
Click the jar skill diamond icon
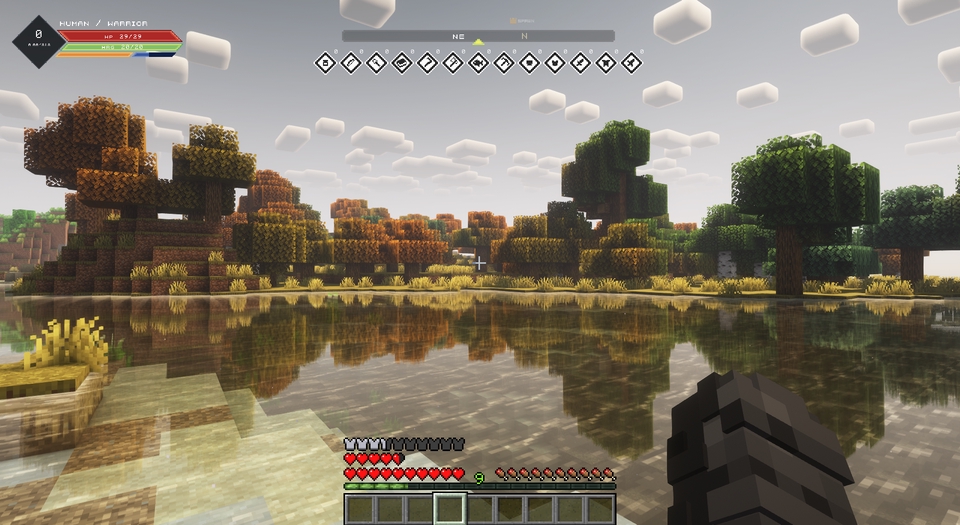tap(325, 63)
